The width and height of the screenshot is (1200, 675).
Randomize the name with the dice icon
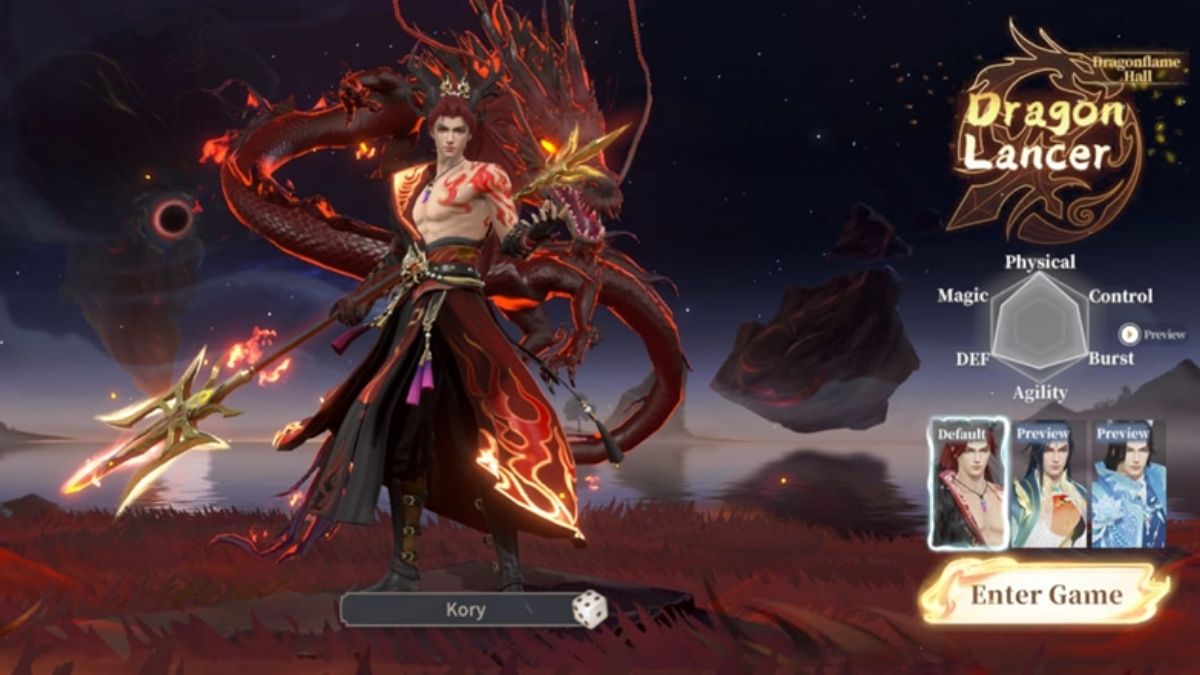tap(589, 609)
